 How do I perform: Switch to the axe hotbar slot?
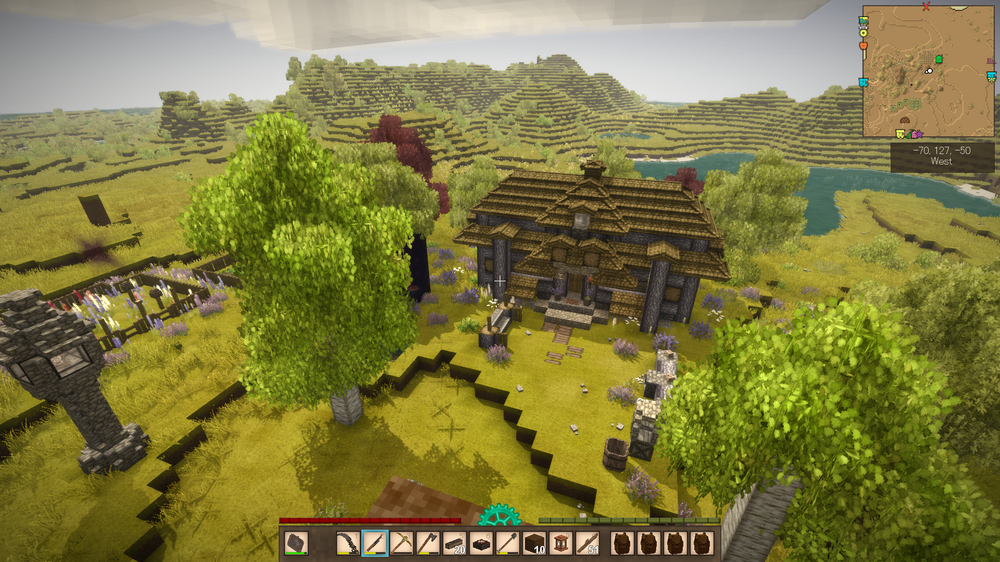pos(428,543)
